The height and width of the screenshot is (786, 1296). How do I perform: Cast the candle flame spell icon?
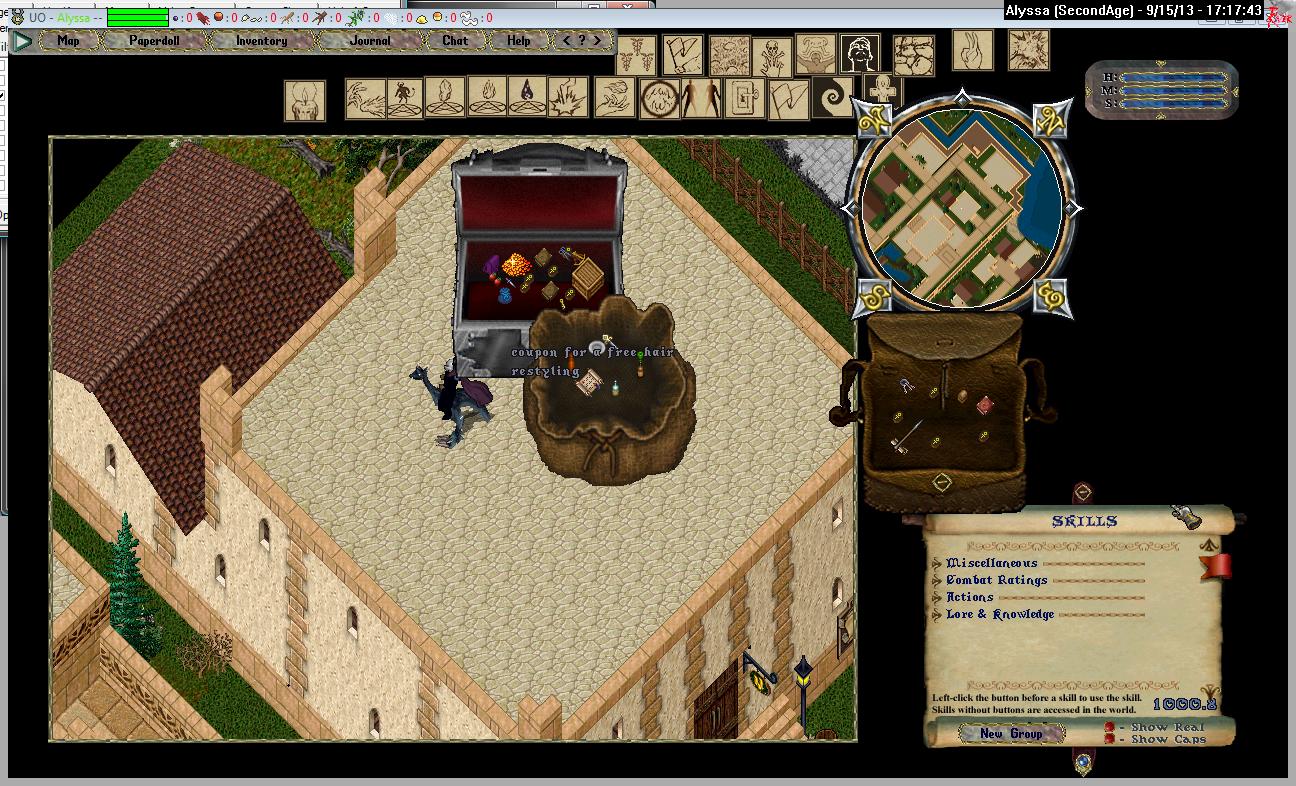304,100
